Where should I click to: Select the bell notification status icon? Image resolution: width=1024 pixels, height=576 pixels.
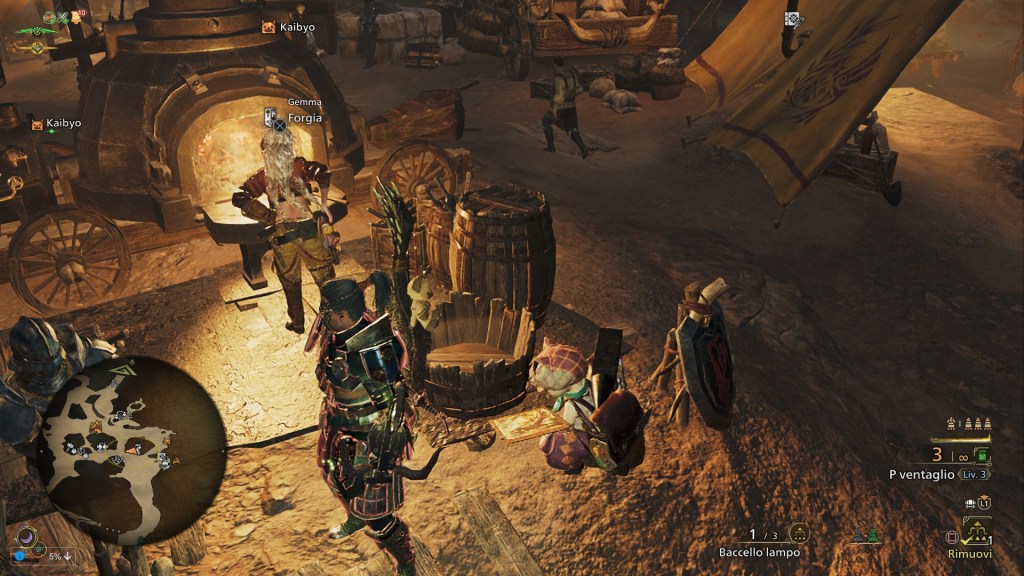pyautogui.click(x=75, y=17)
